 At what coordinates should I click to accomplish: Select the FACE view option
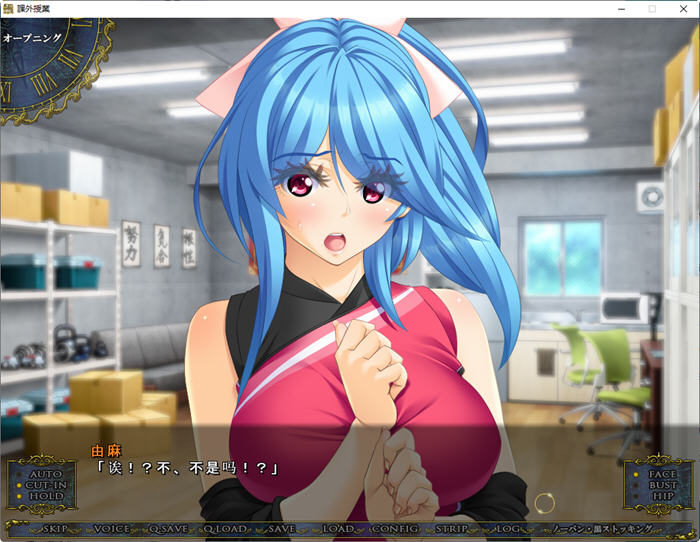(662, 473)
